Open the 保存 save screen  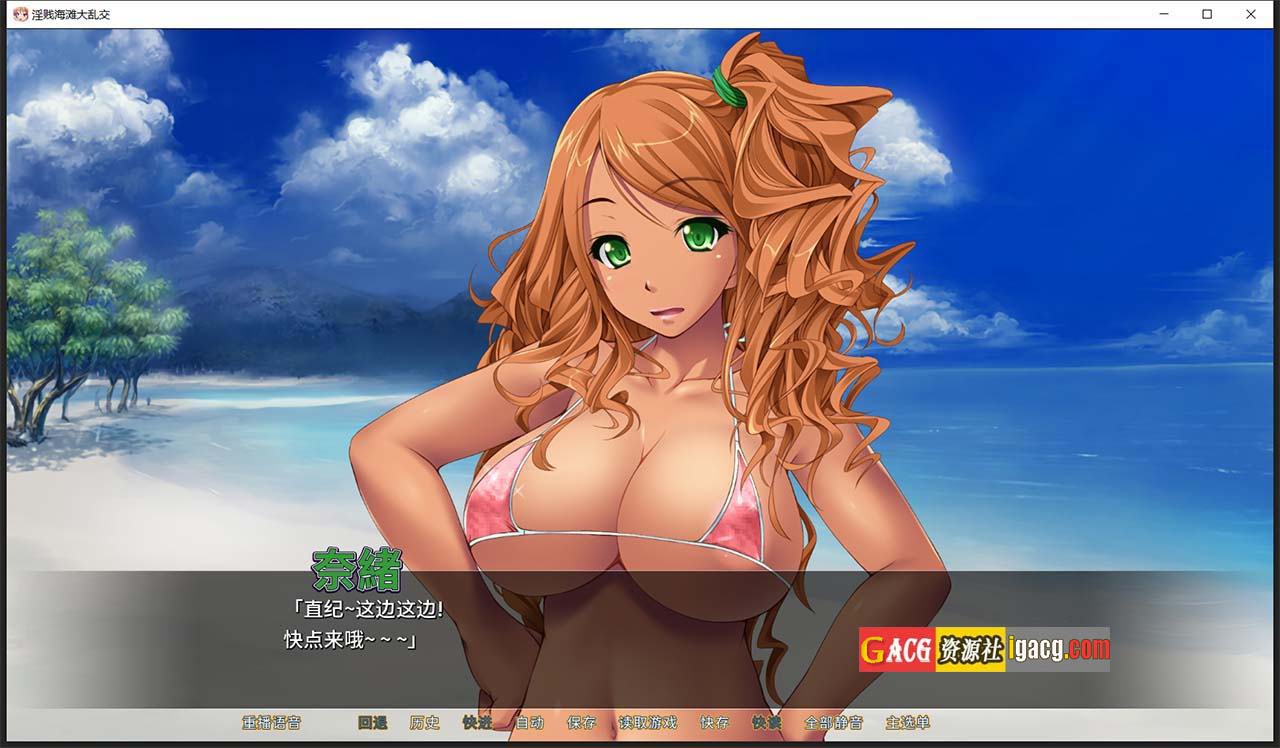[581, 723]
